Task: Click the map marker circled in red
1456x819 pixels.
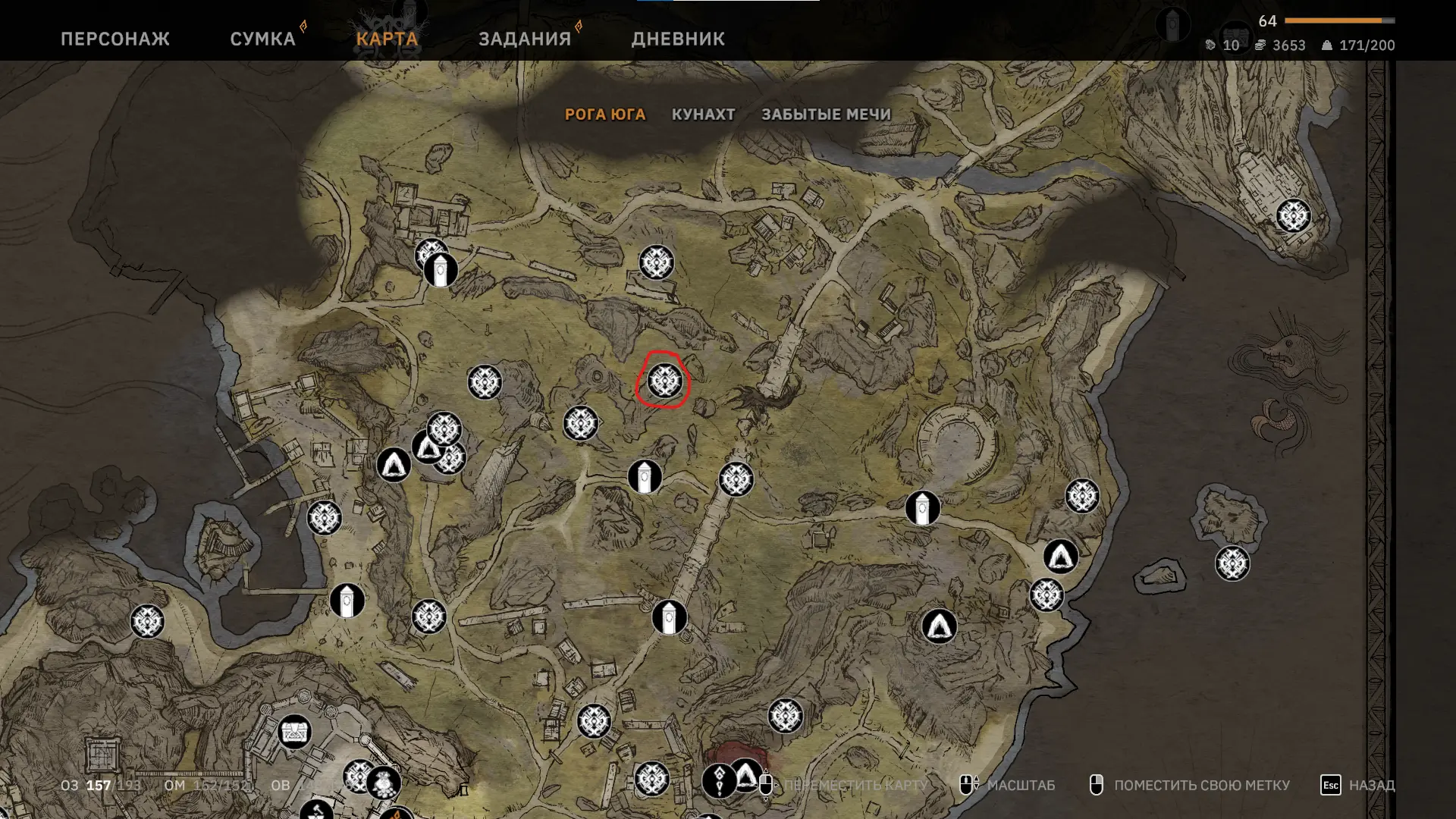Action: click(665, 381)
